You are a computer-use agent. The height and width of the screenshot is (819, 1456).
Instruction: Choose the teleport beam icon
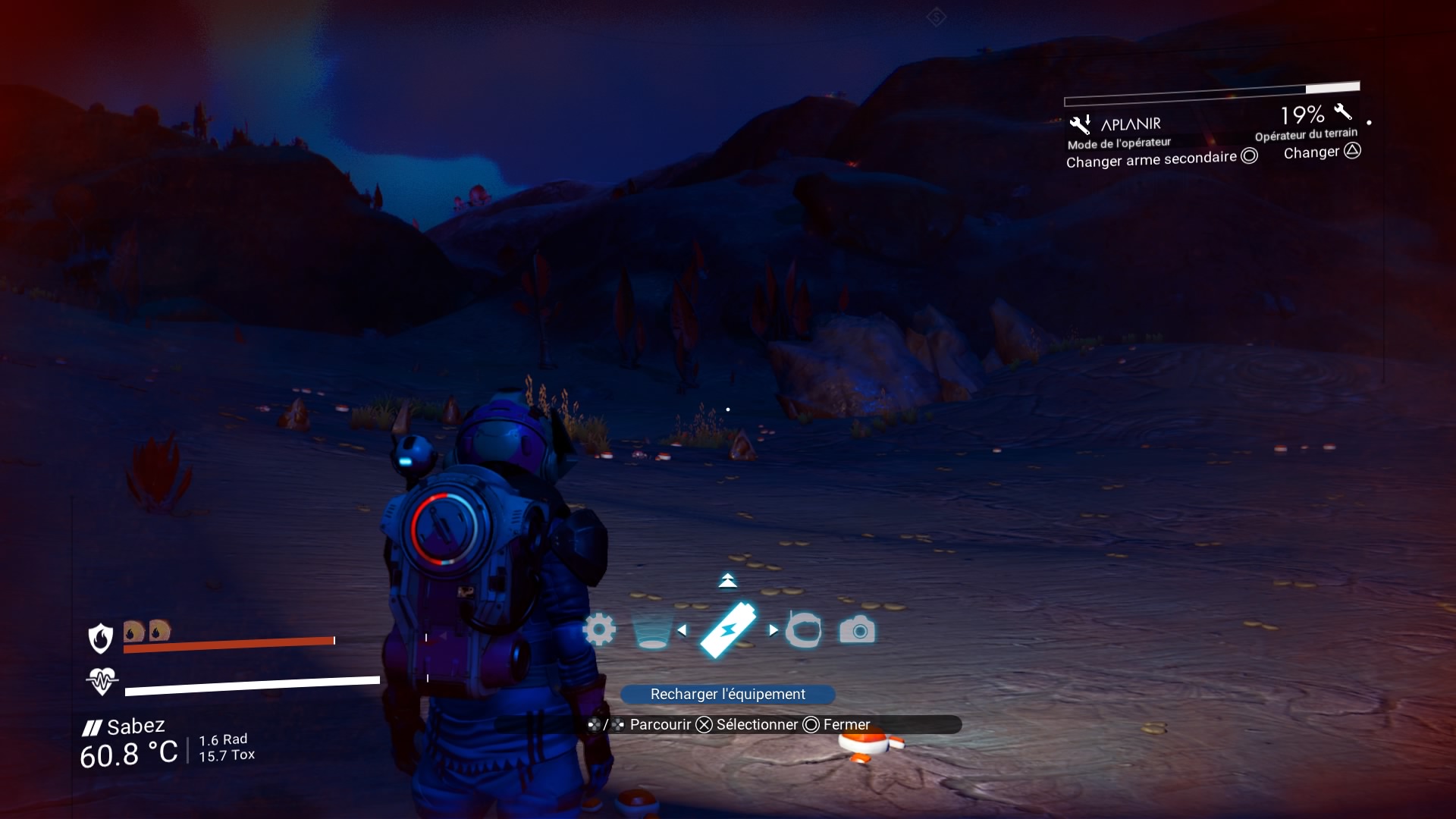coord(651,631)
